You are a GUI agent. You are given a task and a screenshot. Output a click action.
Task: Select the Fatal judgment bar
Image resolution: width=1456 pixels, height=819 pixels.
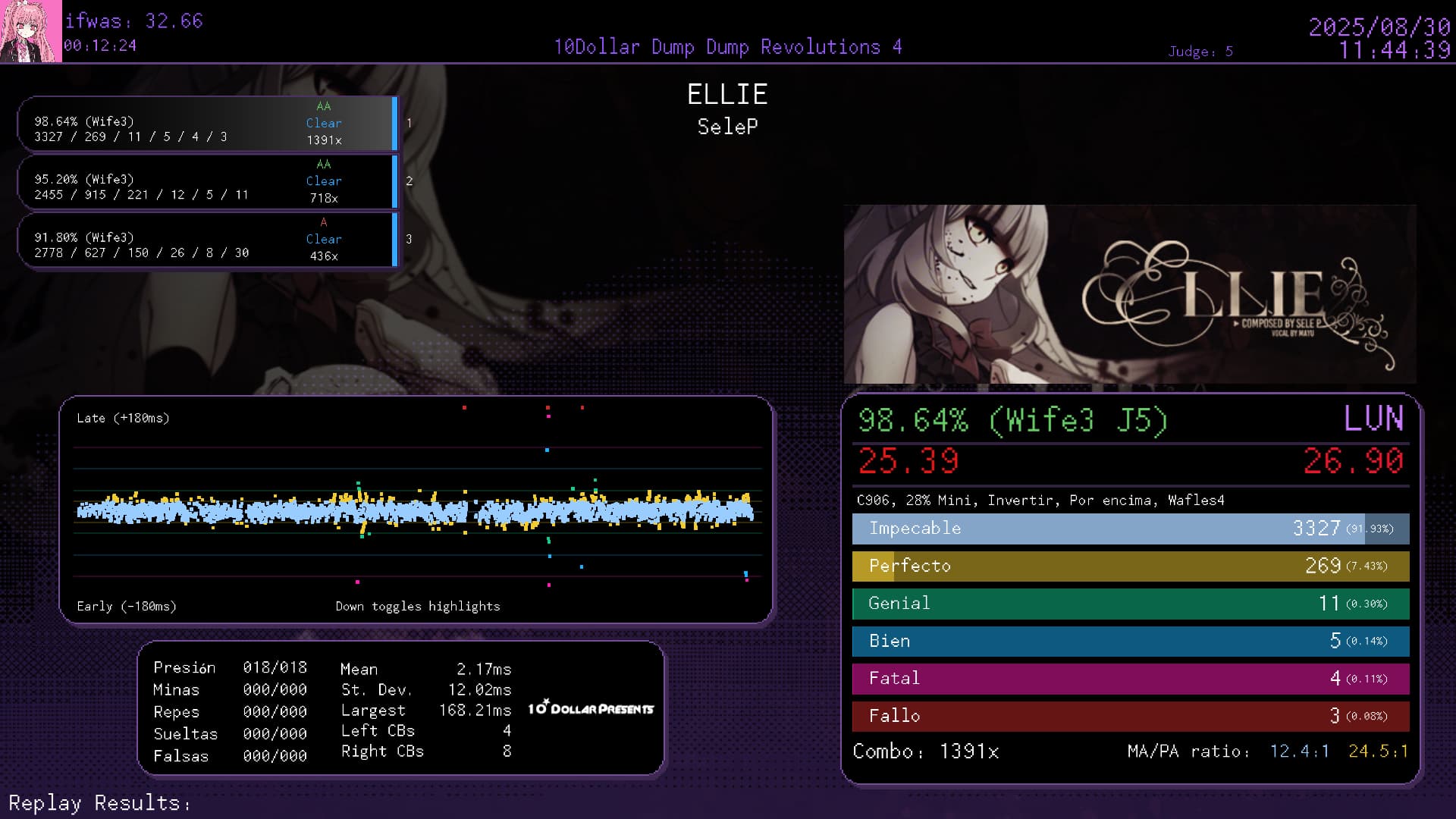(1130, 679)
